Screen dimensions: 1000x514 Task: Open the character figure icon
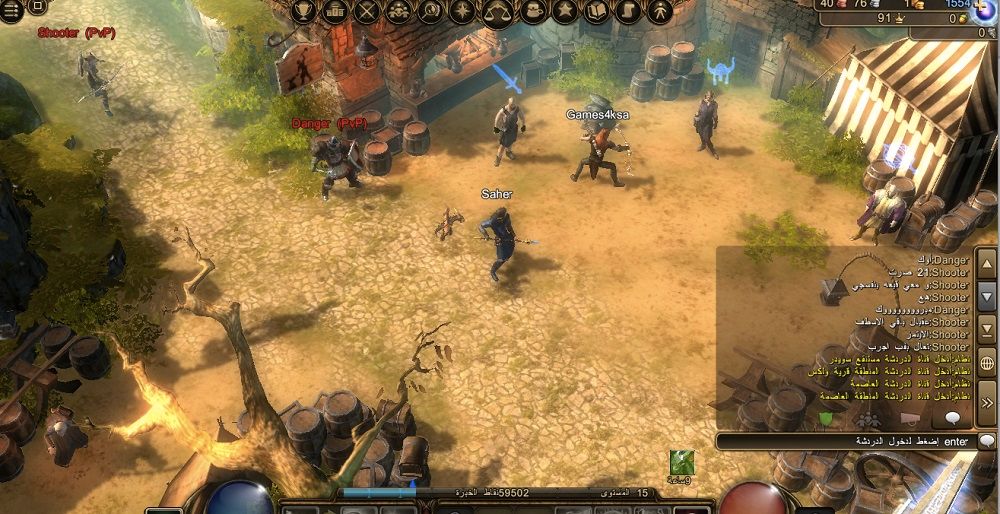(x=659, y=12)
